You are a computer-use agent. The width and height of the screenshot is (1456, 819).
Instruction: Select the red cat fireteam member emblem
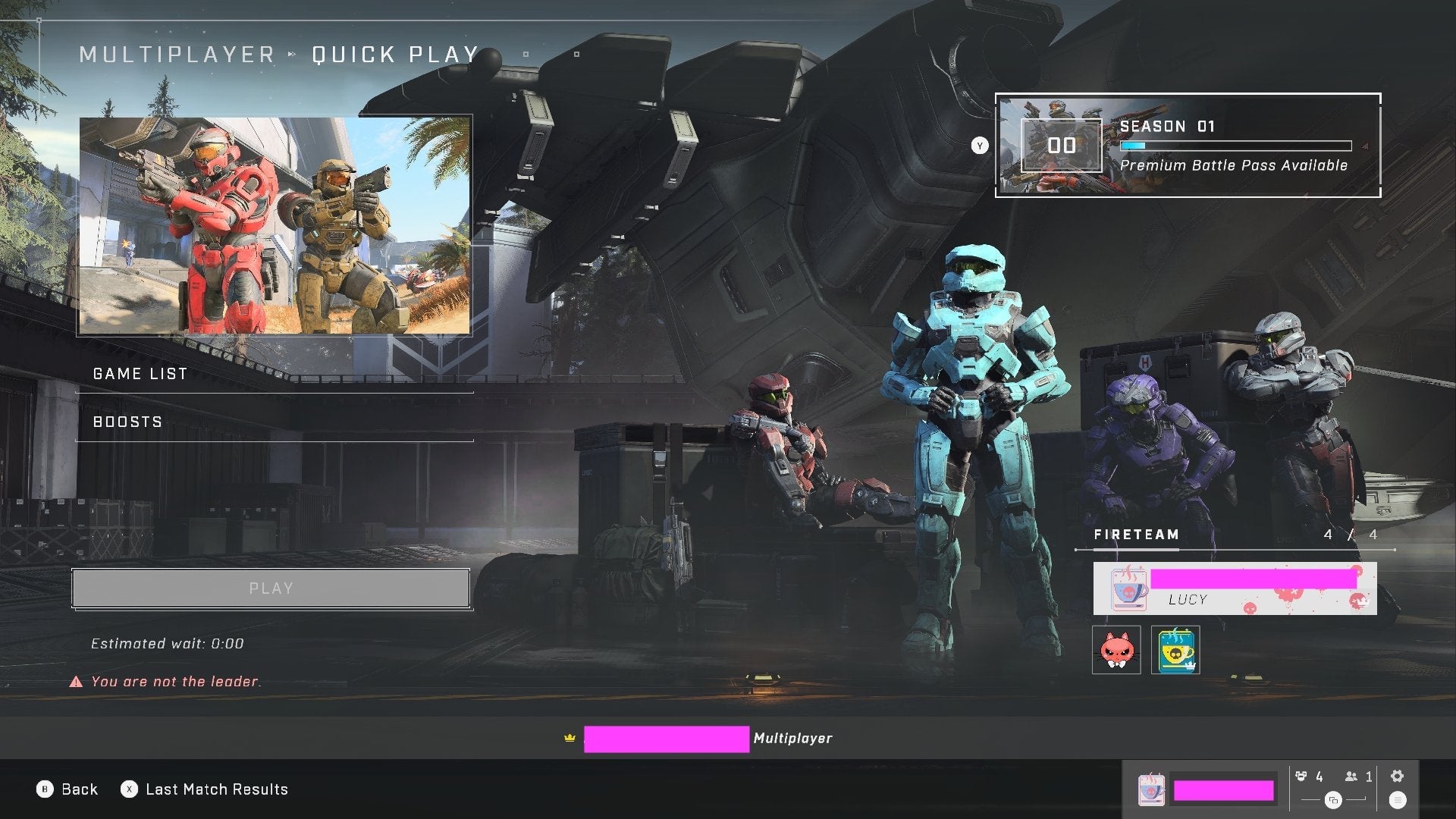coord(1115,651)
